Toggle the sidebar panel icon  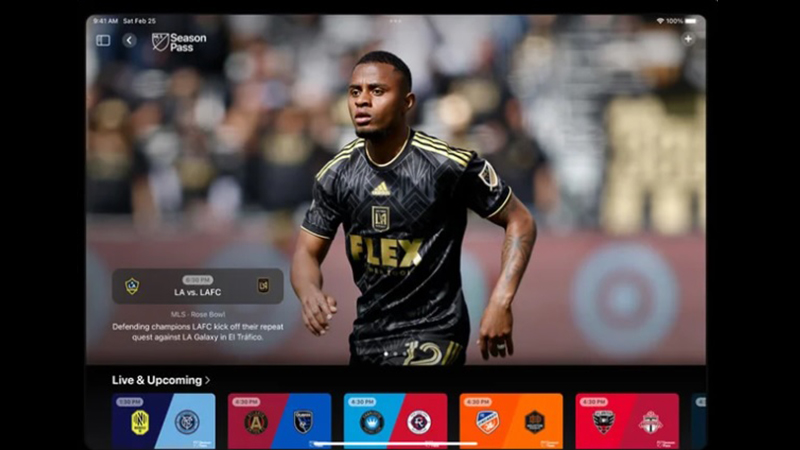103,40
